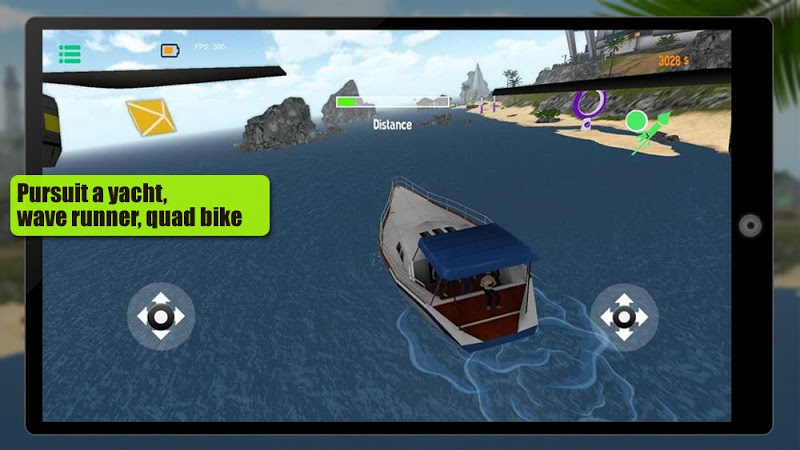The width and height of the screenshot is (800, 450).
Task: Select the purple ring marker icon
Action: (589, 104)
